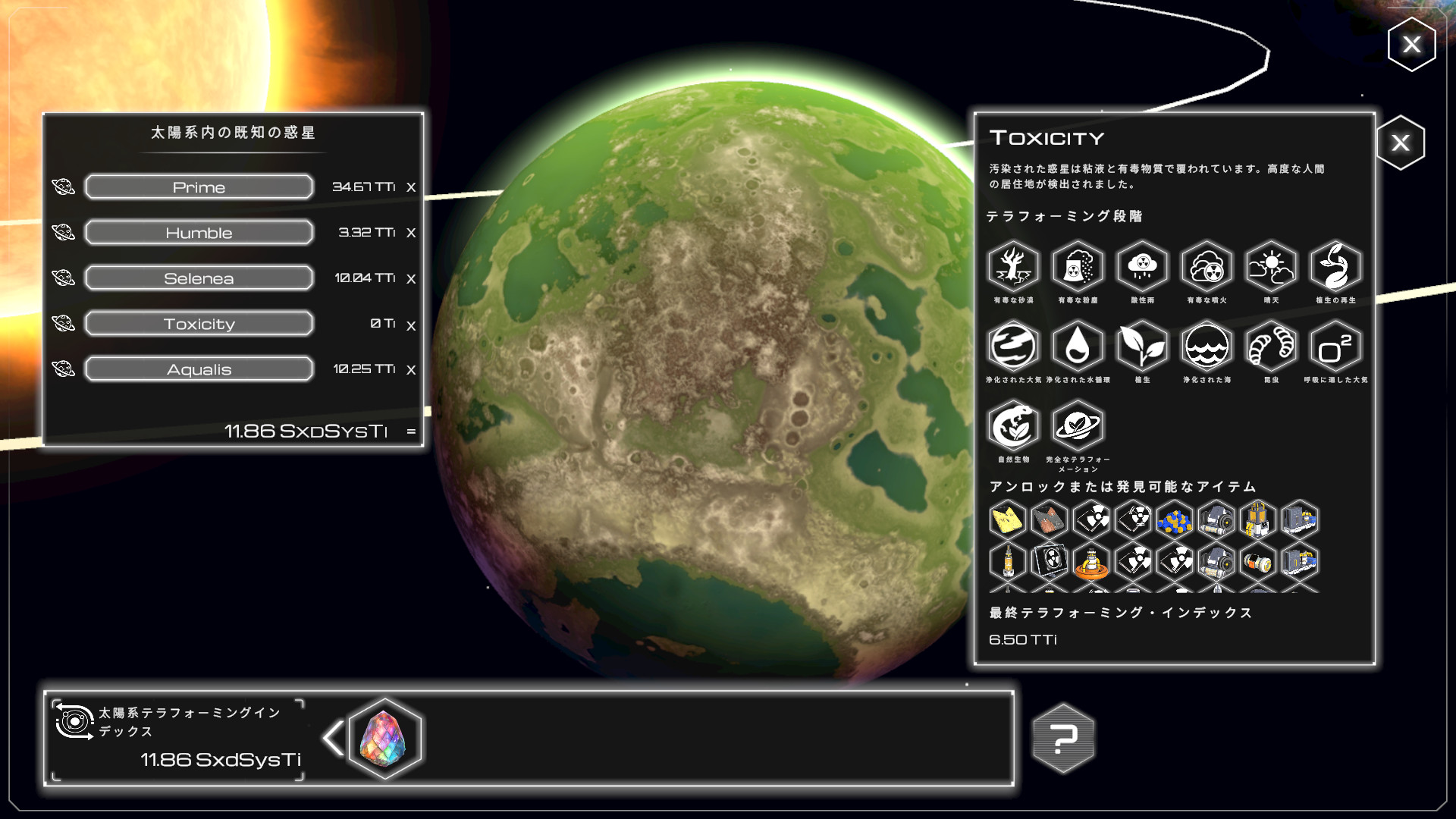Viewport: 1456px width, 819px height.
Task: Select the acid rain terraforming stage
Action: [x=1142, y=267]
